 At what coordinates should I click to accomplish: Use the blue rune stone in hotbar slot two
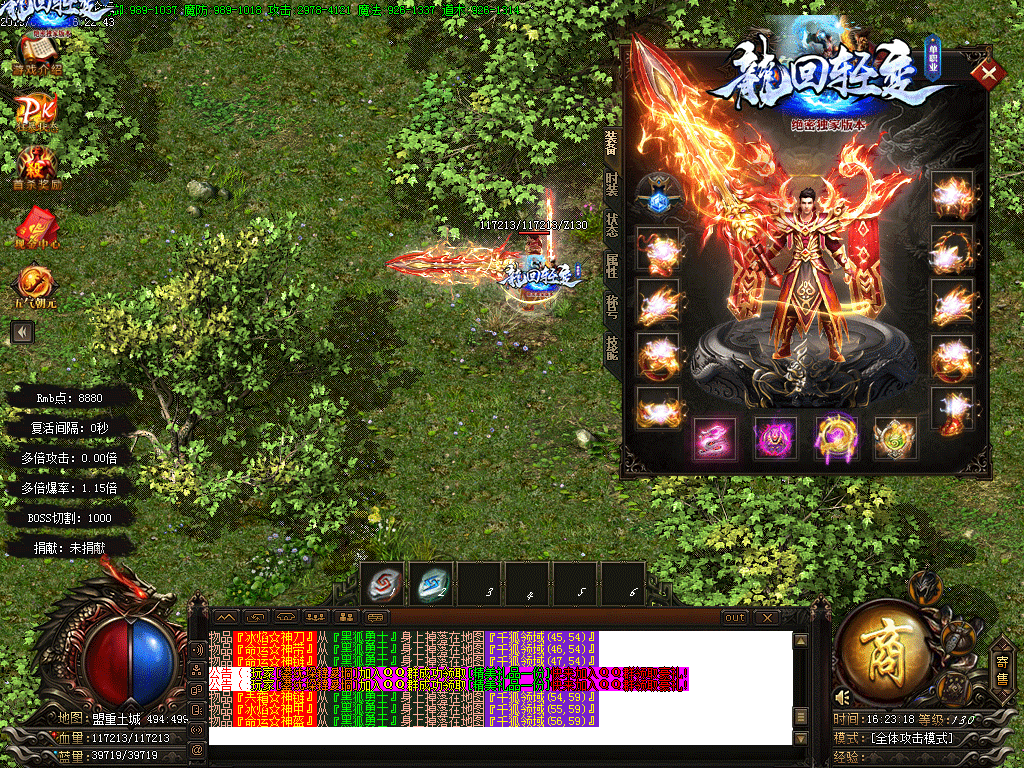coord(434,584)
